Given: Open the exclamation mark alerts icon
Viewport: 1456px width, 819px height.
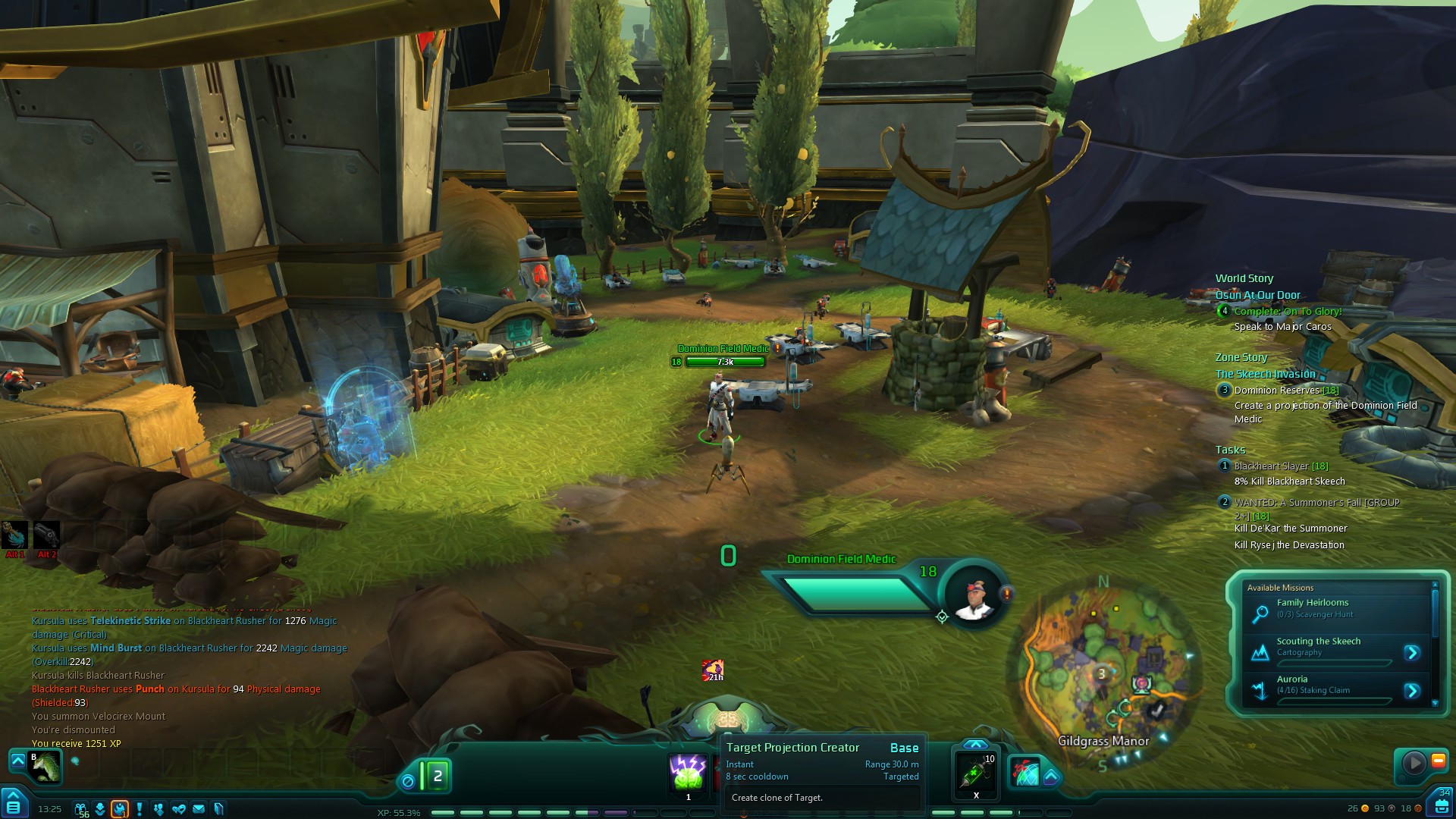Looking at the screenshot, I should tap(140, 808).
